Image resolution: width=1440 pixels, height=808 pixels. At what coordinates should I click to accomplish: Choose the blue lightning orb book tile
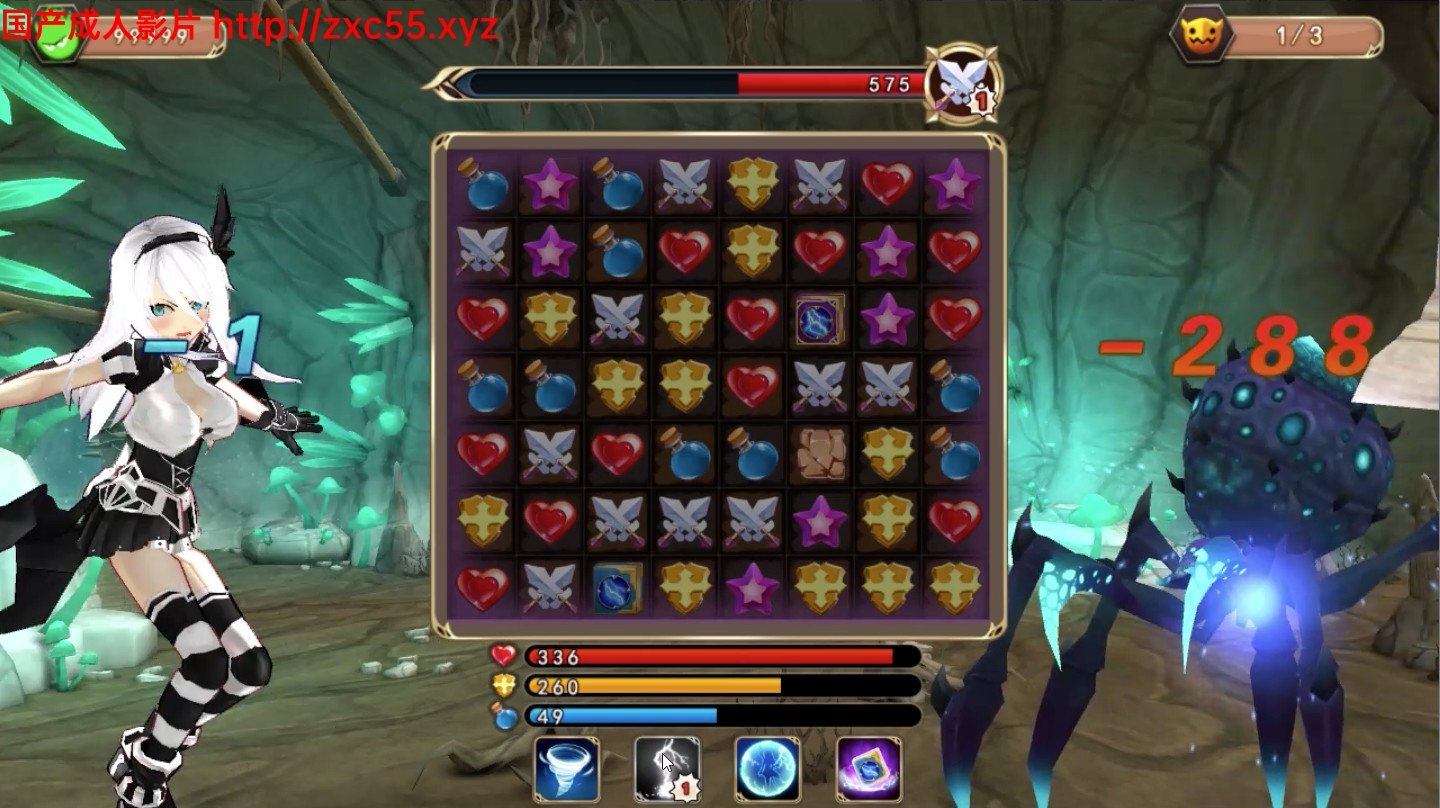click(x=617, y=588)
